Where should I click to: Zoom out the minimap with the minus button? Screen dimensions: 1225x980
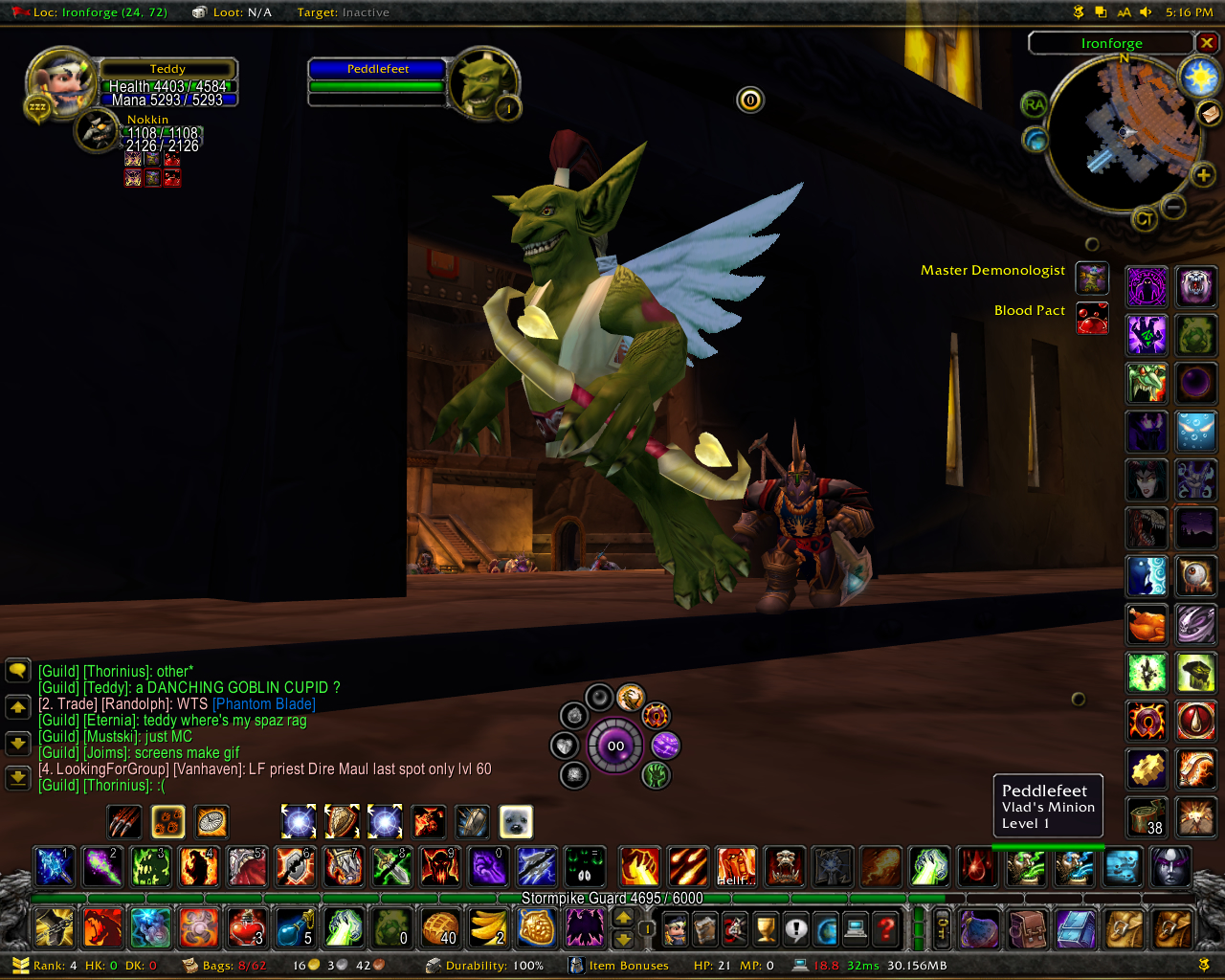point(1173,206)
